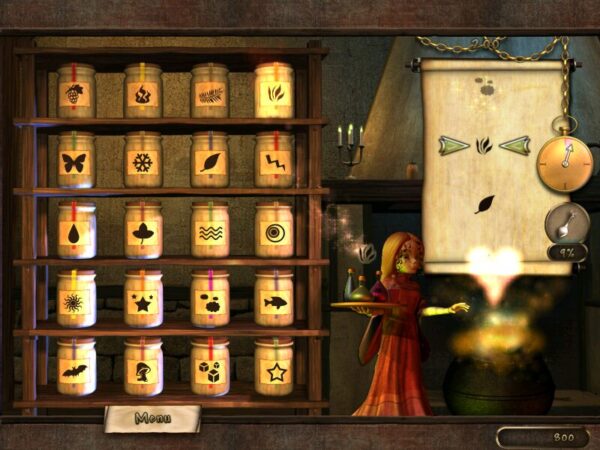Screen dimensions: 600x450
Task: Pick the grape-labeled jar
Action: click(x=76, y=95)
